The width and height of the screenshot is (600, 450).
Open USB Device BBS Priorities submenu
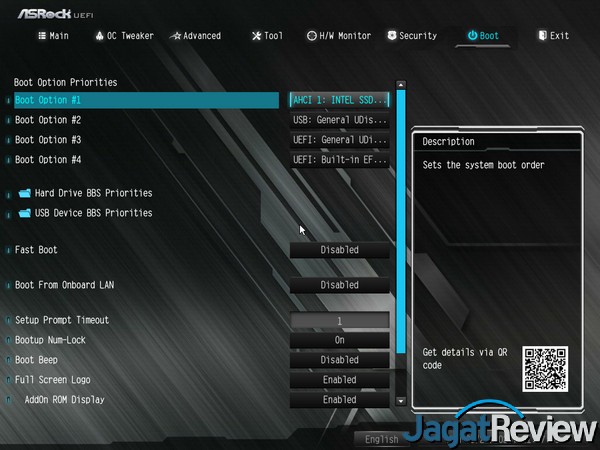[93, 213]
